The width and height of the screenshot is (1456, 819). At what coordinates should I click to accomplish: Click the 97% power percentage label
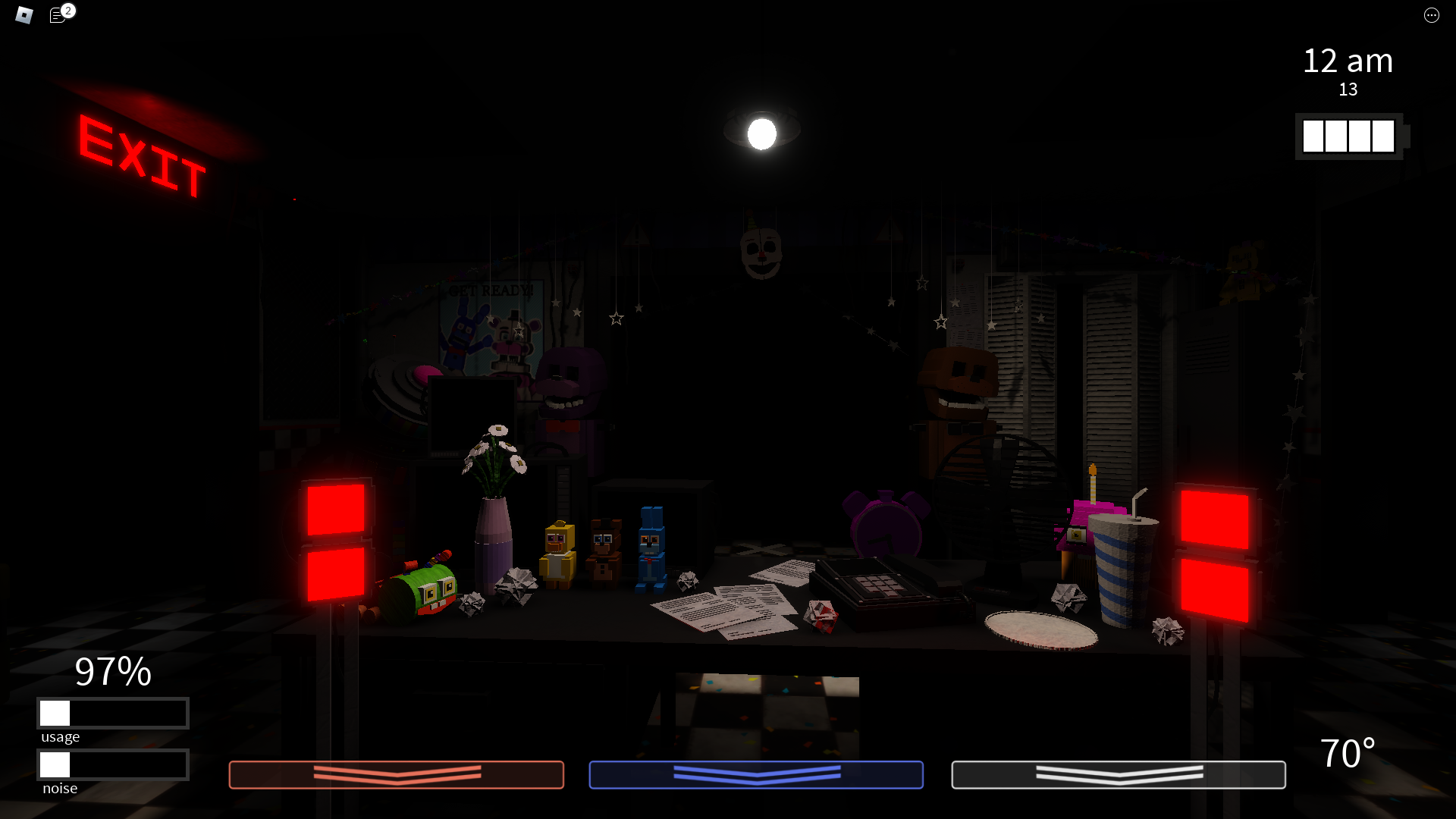click(112, 673)
